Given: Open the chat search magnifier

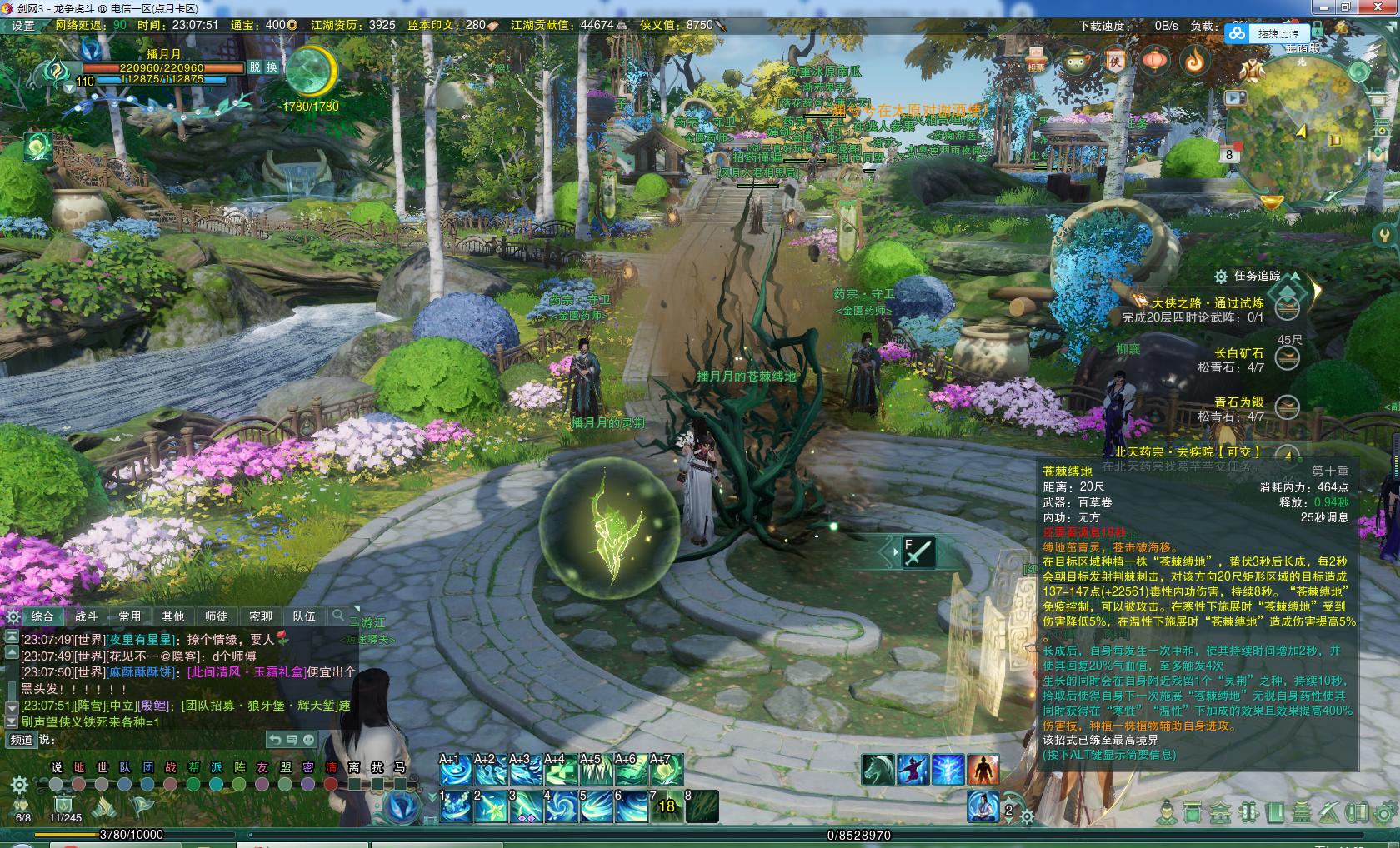Looking at the screenshot, I should coord(338,616).
